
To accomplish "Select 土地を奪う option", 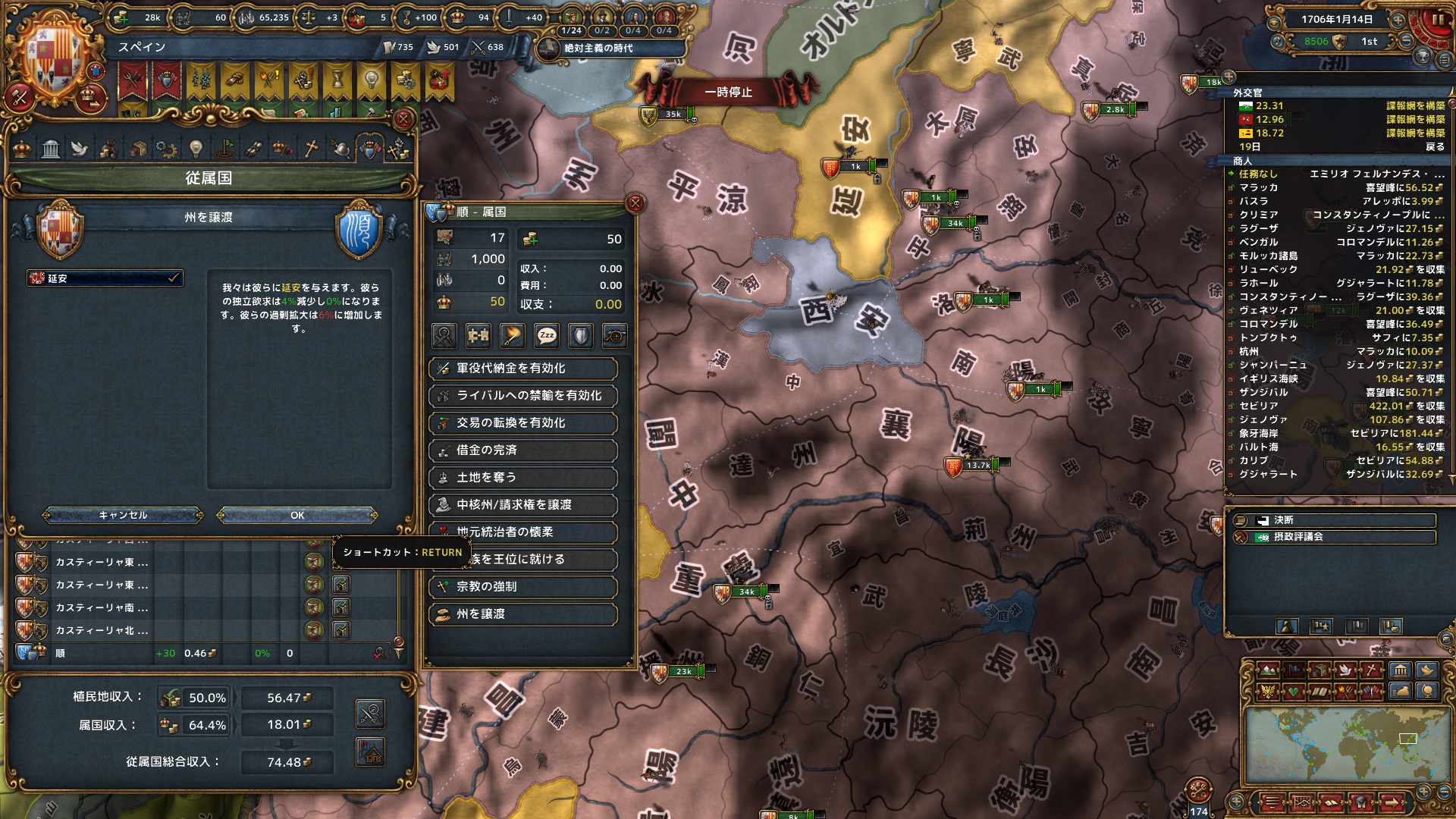I will point(523,478).
